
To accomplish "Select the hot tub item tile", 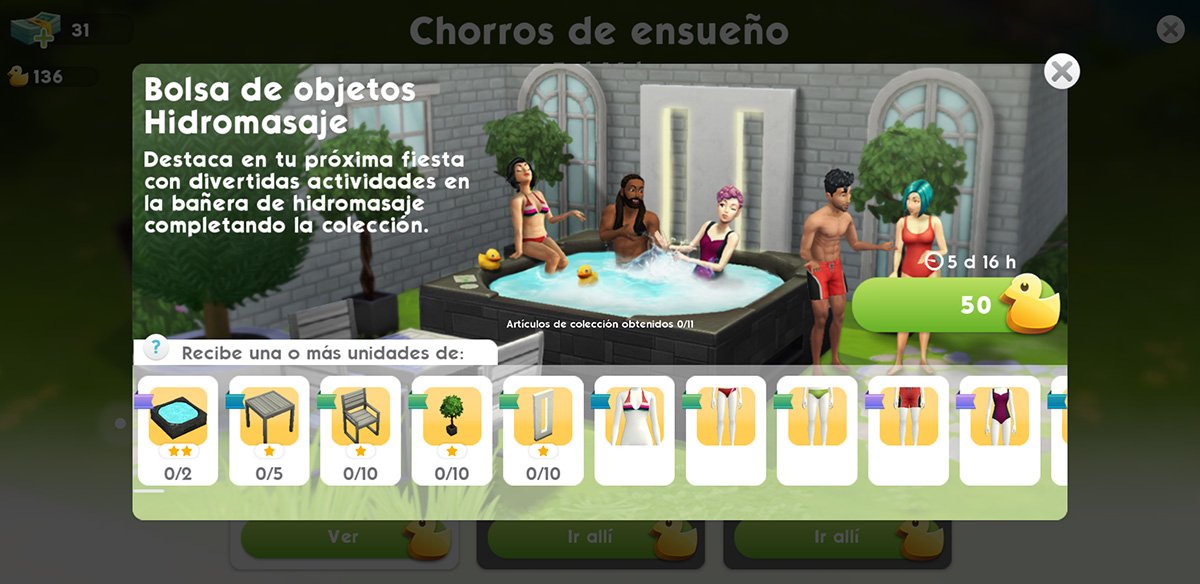I will point(178,430).
